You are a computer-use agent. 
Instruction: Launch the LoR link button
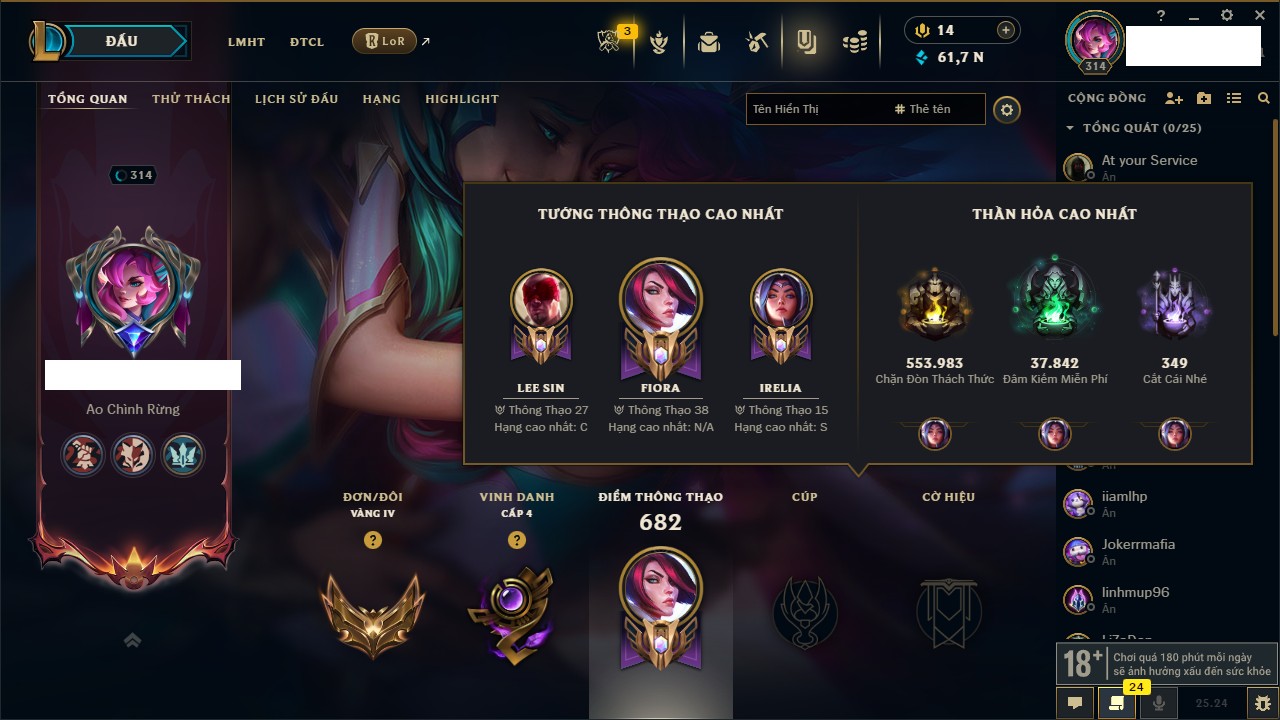coord(385,41)
